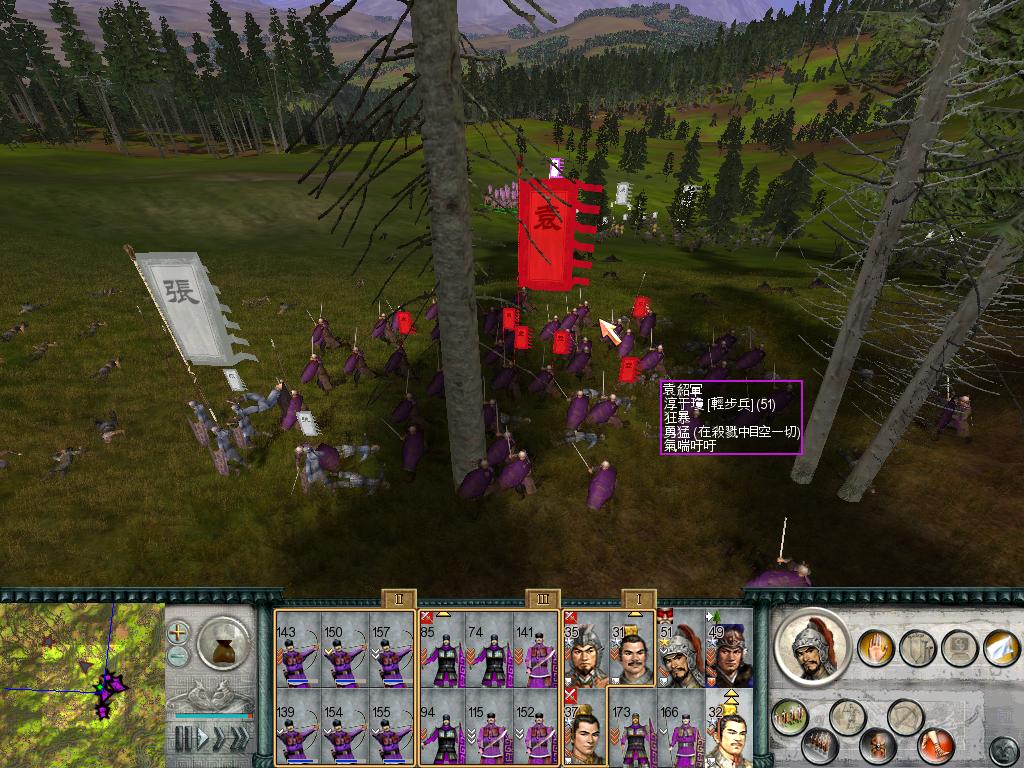Screen dimensions: 1024x768
Task: Zoom in the minimap with plus button
Action: [x=178, y=632]
